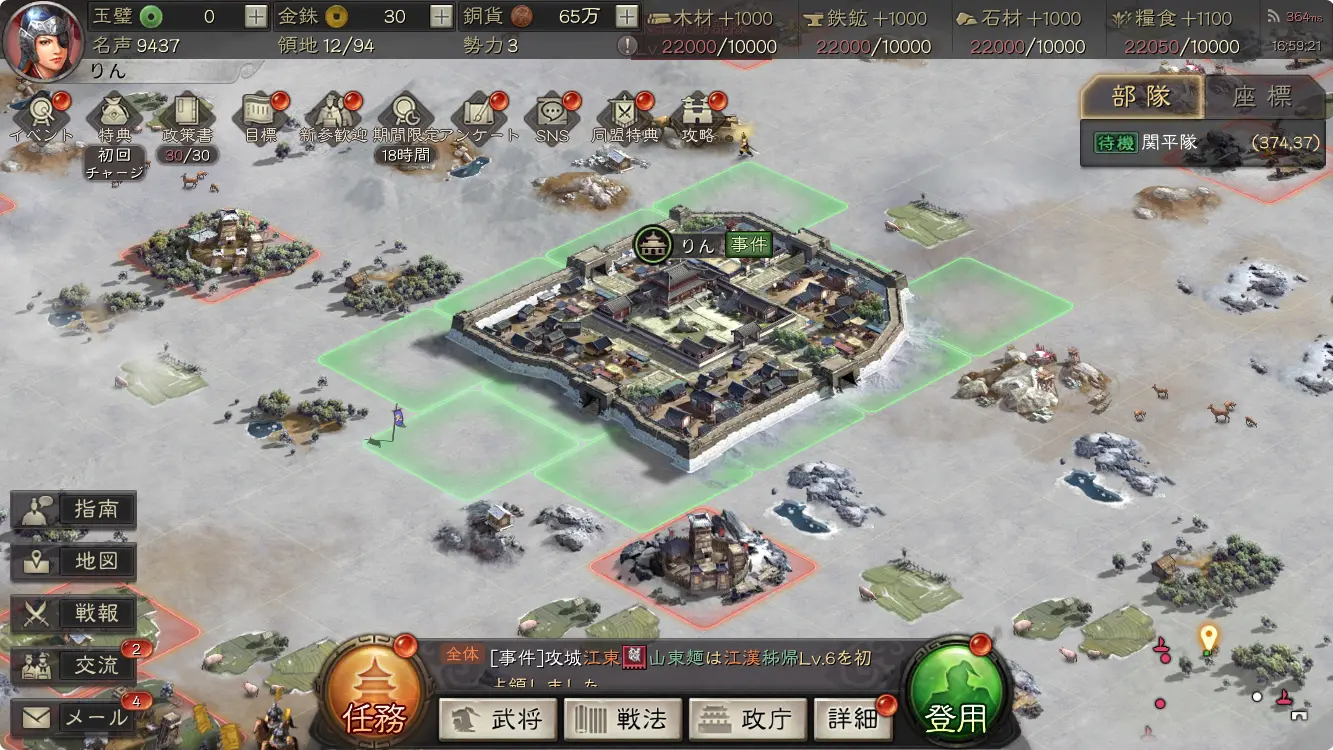
Task: Switch to the 座標 coordinates tab
Action: click(1262, 97)
